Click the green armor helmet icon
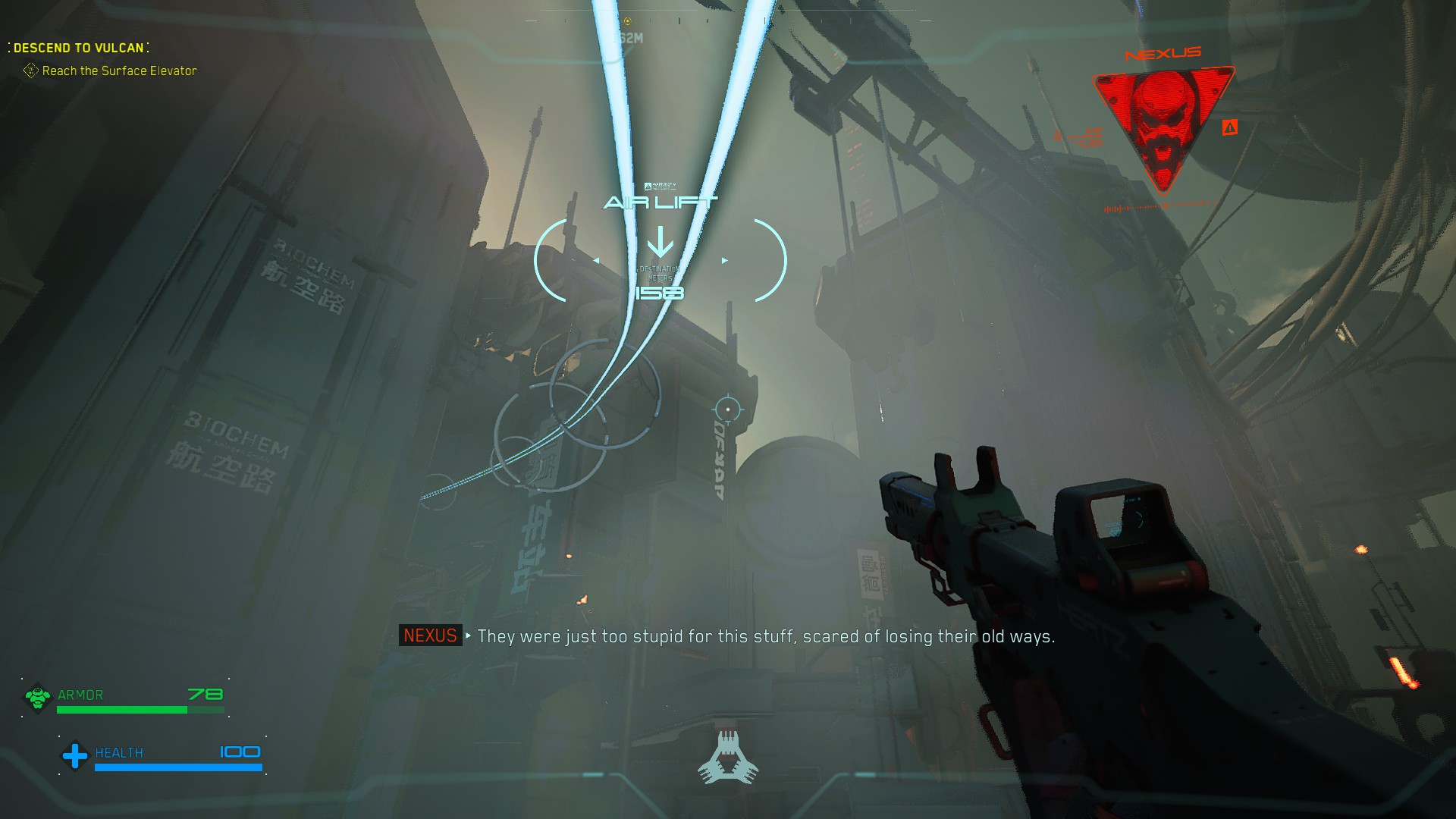This screenshot has width=1456, height=819. click(x=37, y=697)
